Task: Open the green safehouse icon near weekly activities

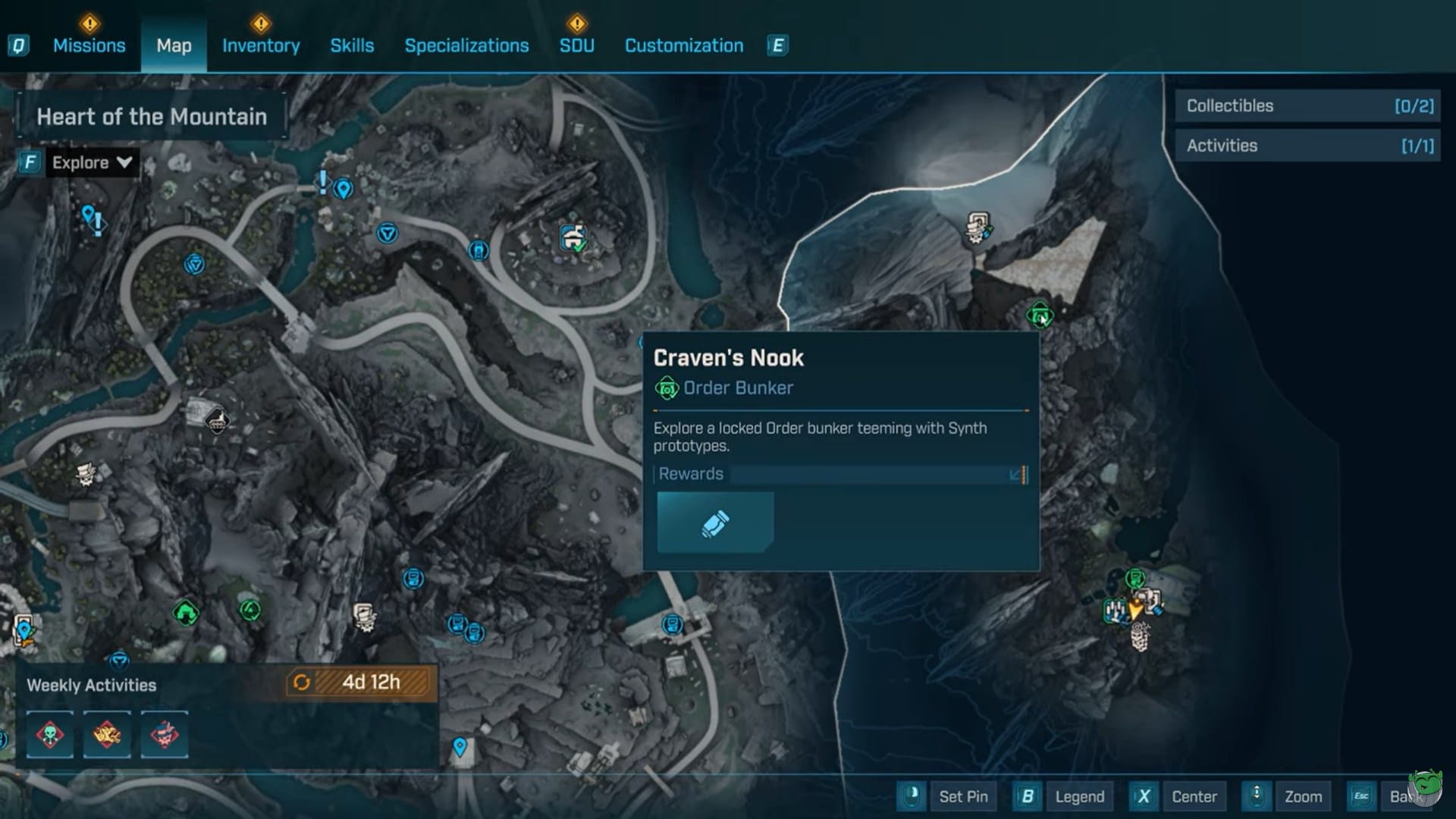Action: (x=187, y=613)
